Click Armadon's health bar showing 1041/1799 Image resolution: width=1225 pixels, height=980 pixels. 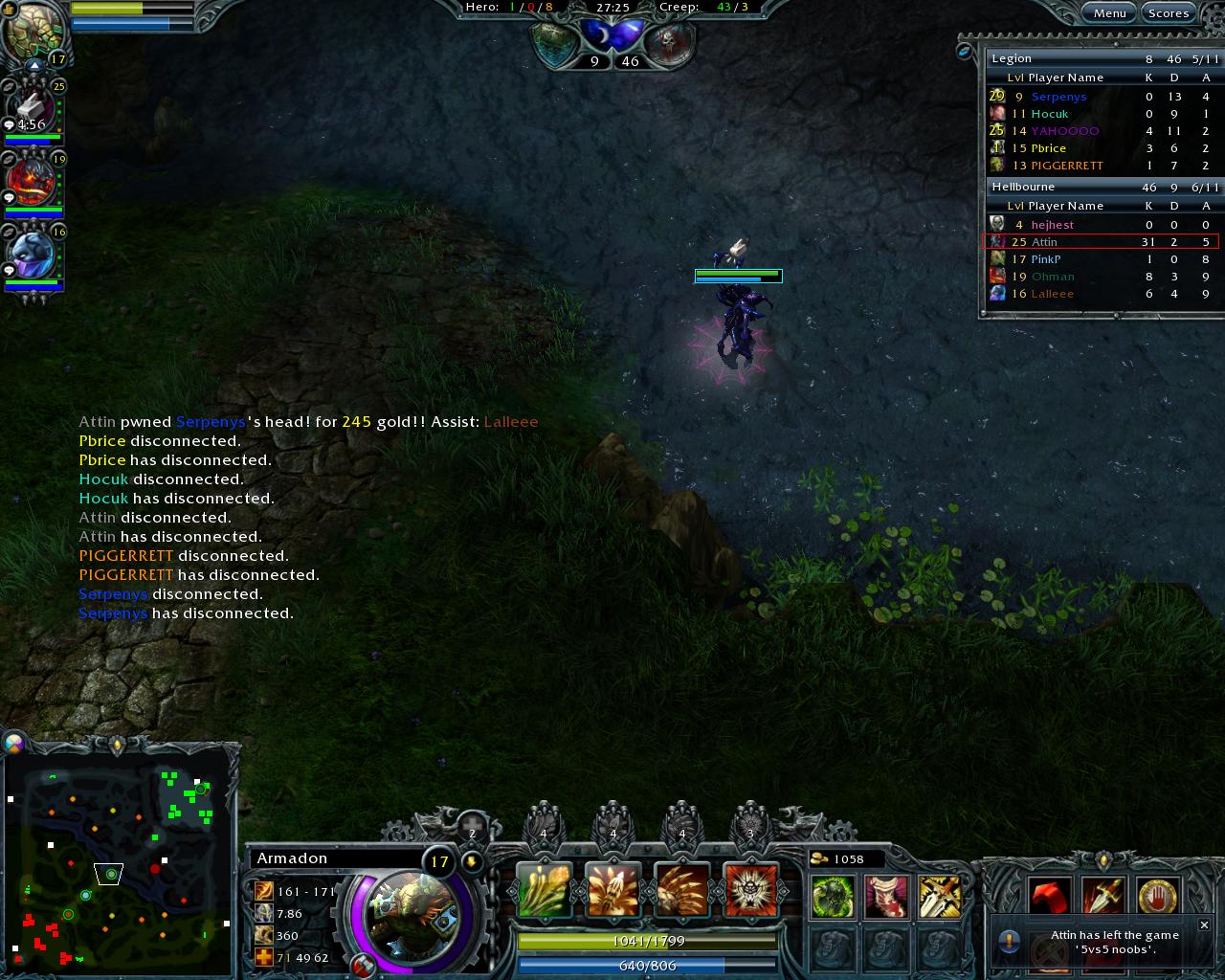(x=646, y=941)
